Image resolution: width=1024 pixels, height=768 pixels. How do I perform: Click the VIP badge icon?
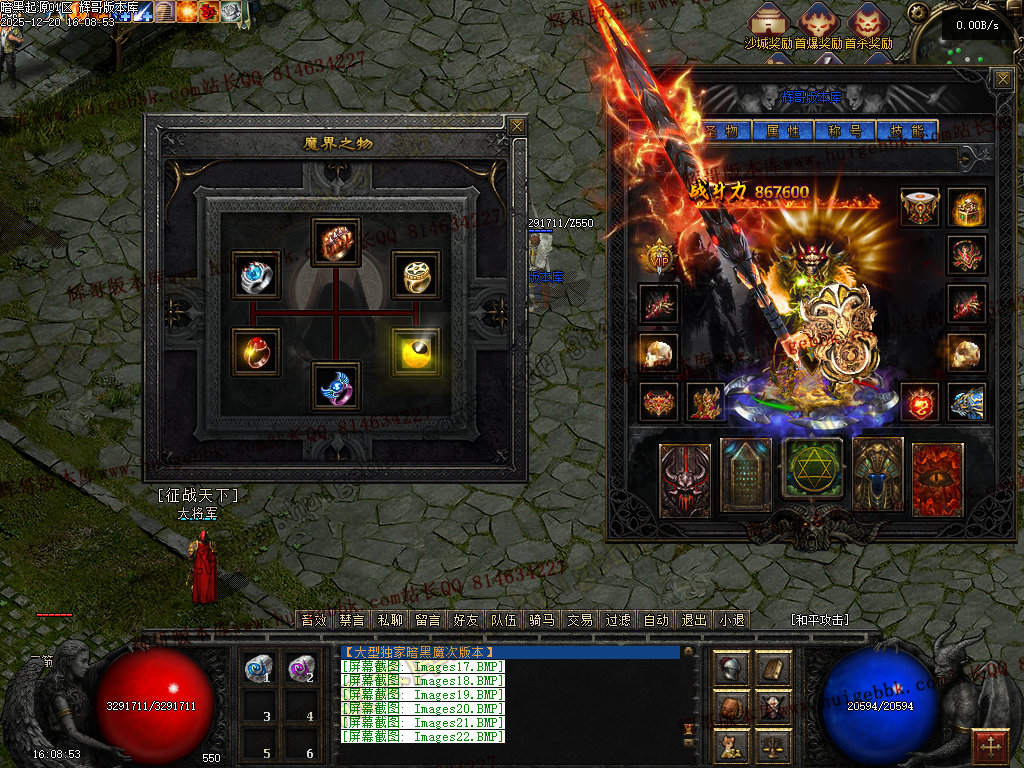[x=659, y=257]
